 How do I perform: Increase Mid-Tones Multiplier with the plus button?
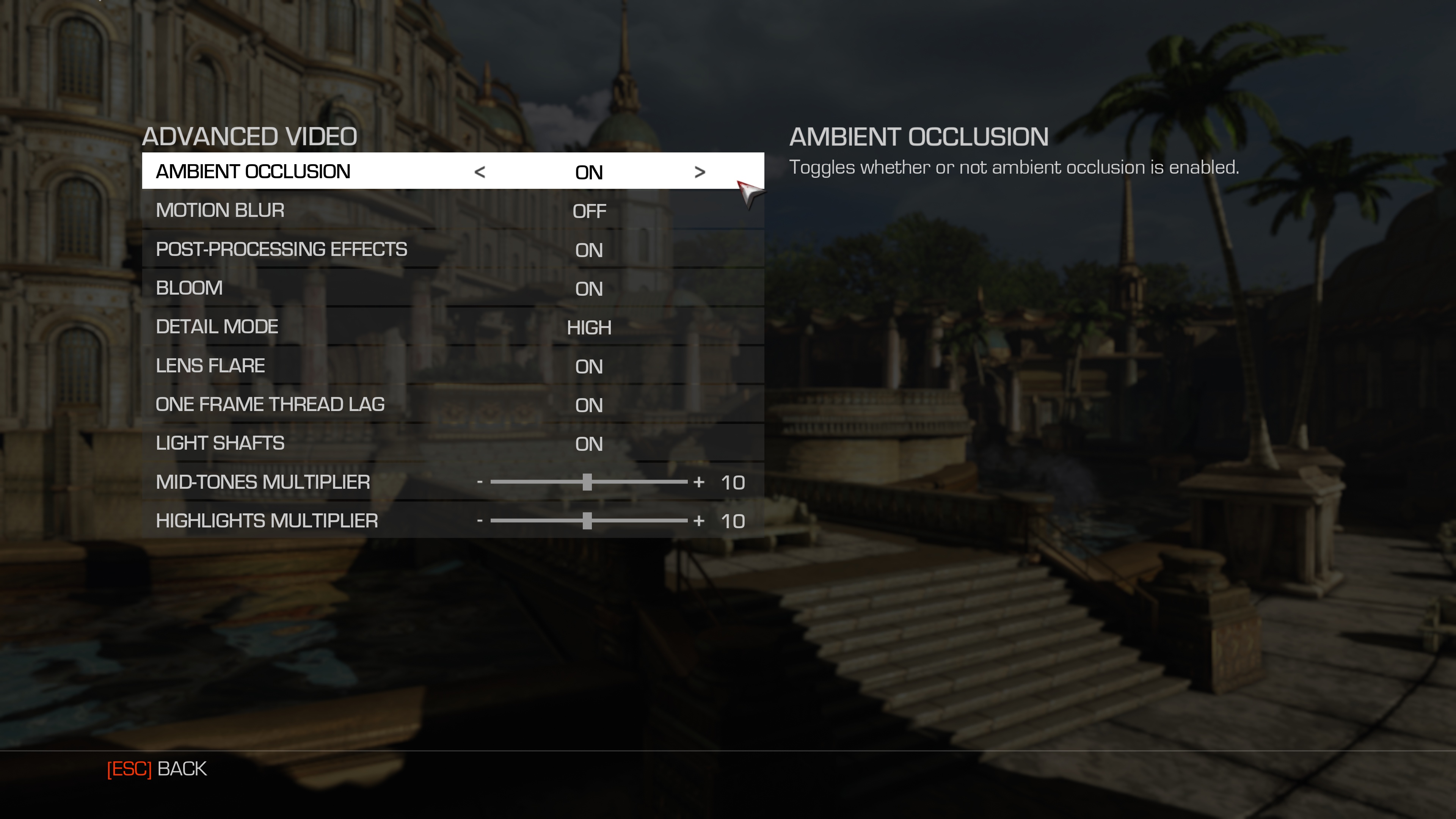(699, 482)
